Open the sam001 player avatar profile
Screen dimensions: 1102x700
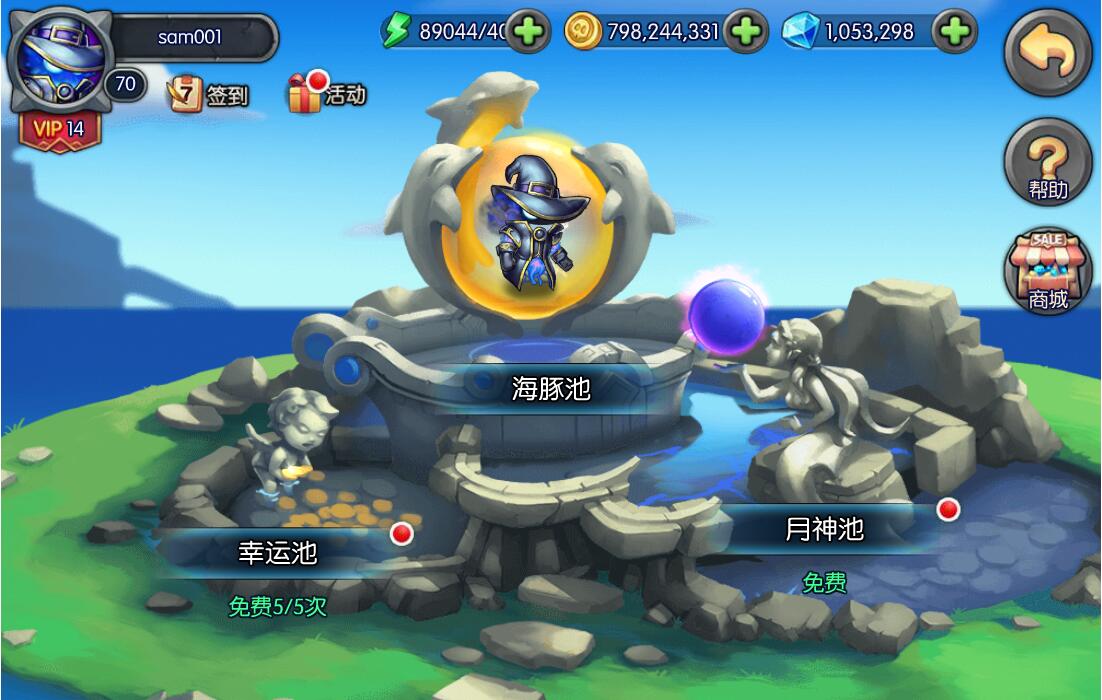pyautogui.click(x=56, y=60)
